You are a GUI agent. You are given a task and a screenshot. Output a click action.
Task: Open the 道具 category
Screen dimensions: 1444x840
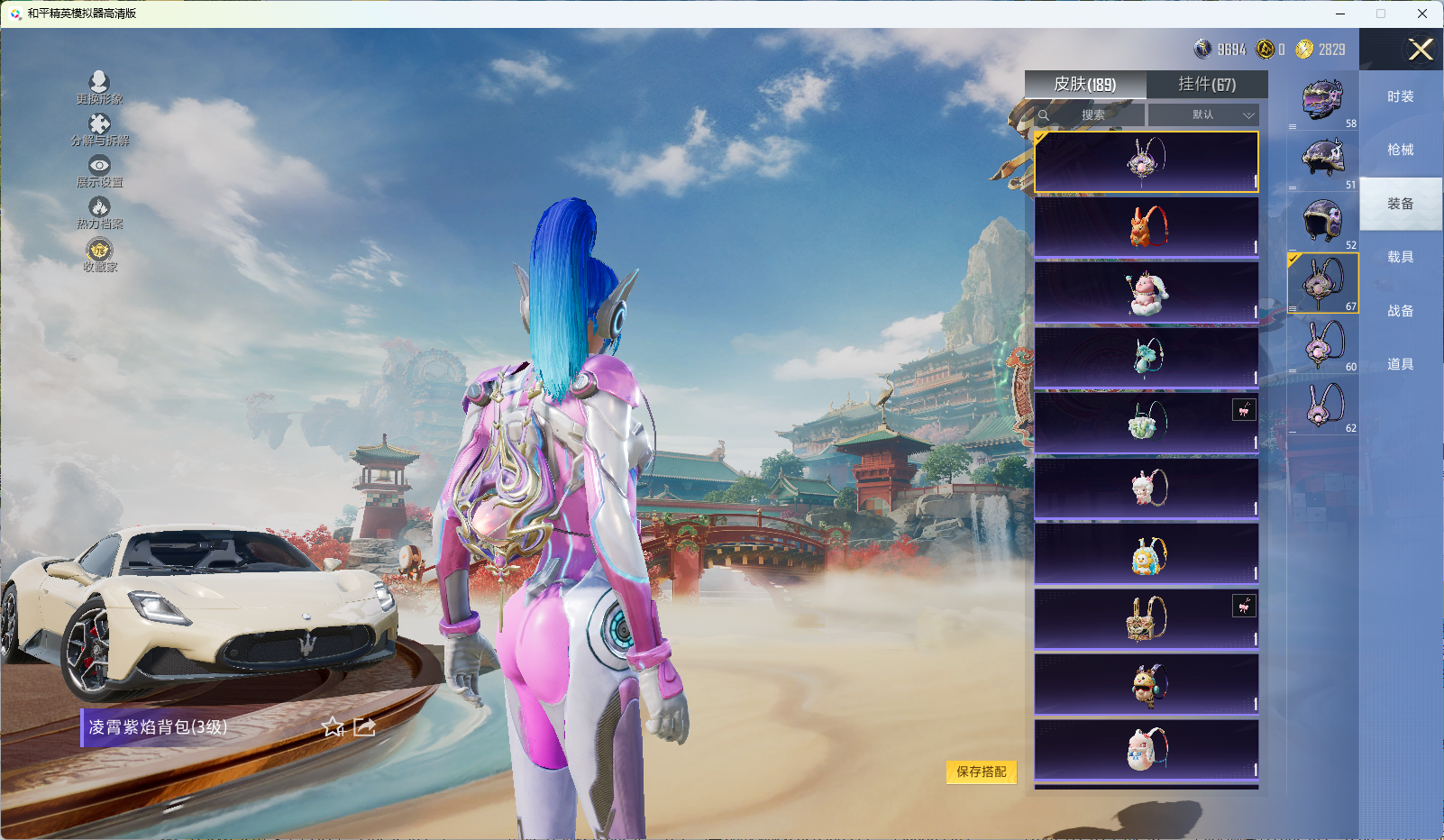(x=1401, y=364)
